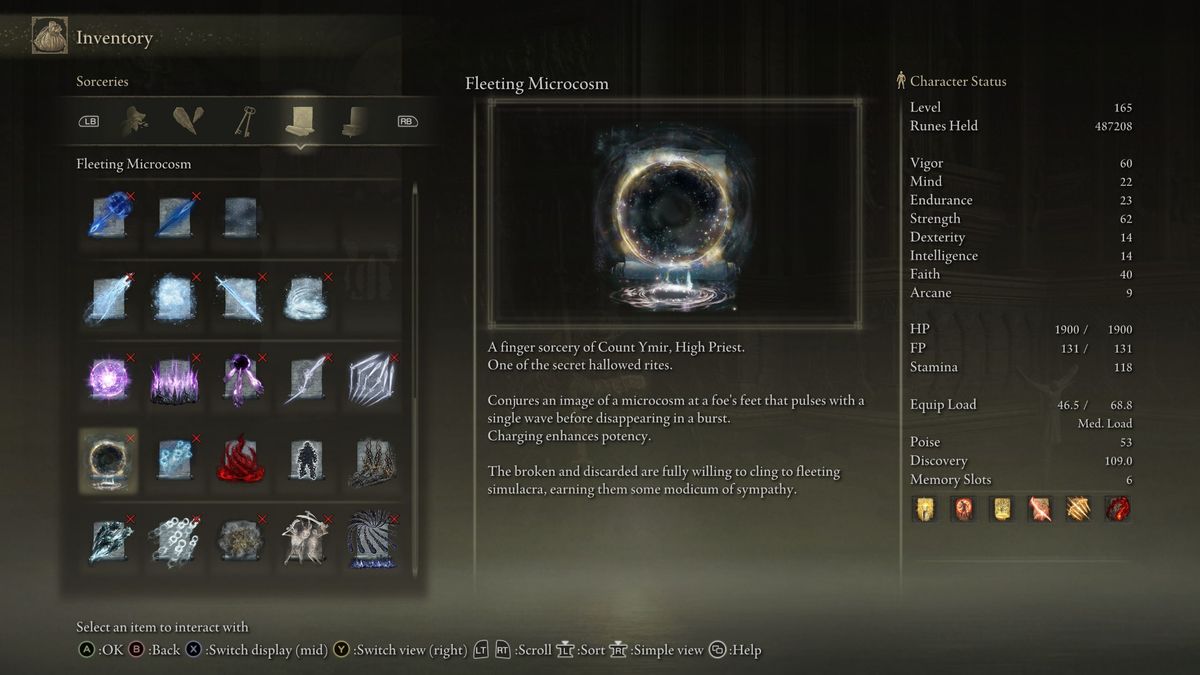Switch to the keys inventory tab
Screen dimensions: 1200x675
click(245, 121)
